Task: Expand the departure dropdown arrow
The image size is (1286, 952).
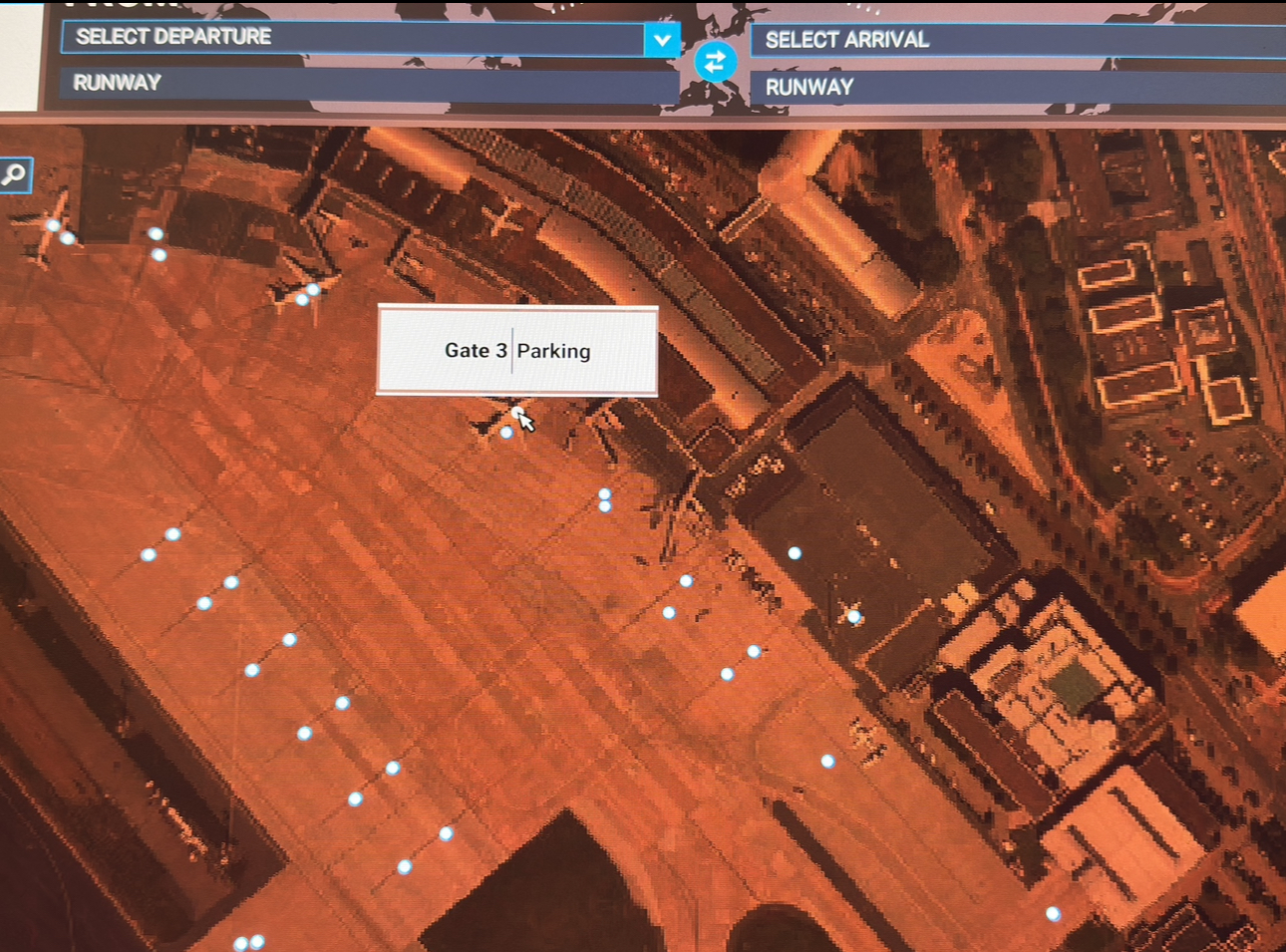Action: tap(661, 40)
